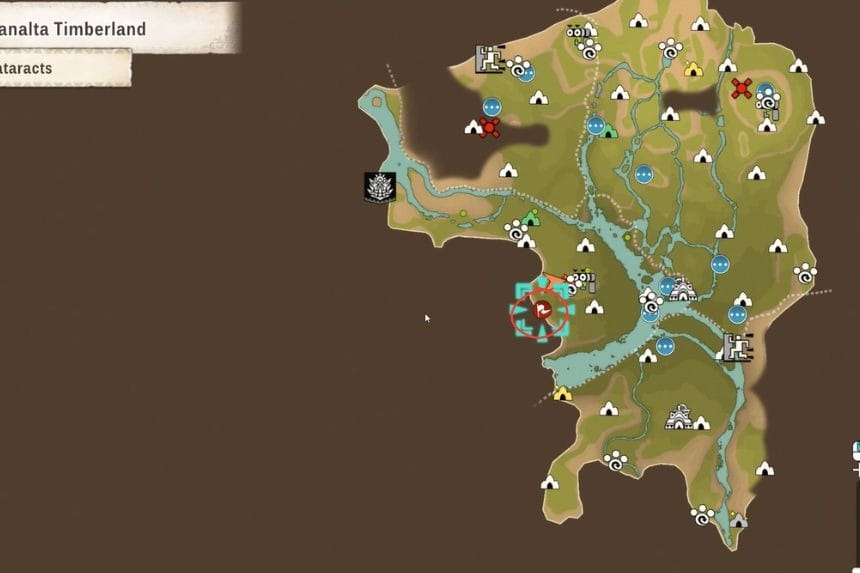This screenshot has width=860, height=573.
Task: Select the red X marker beside a white den
Action: pyautogui.click(x=489, y=127)
